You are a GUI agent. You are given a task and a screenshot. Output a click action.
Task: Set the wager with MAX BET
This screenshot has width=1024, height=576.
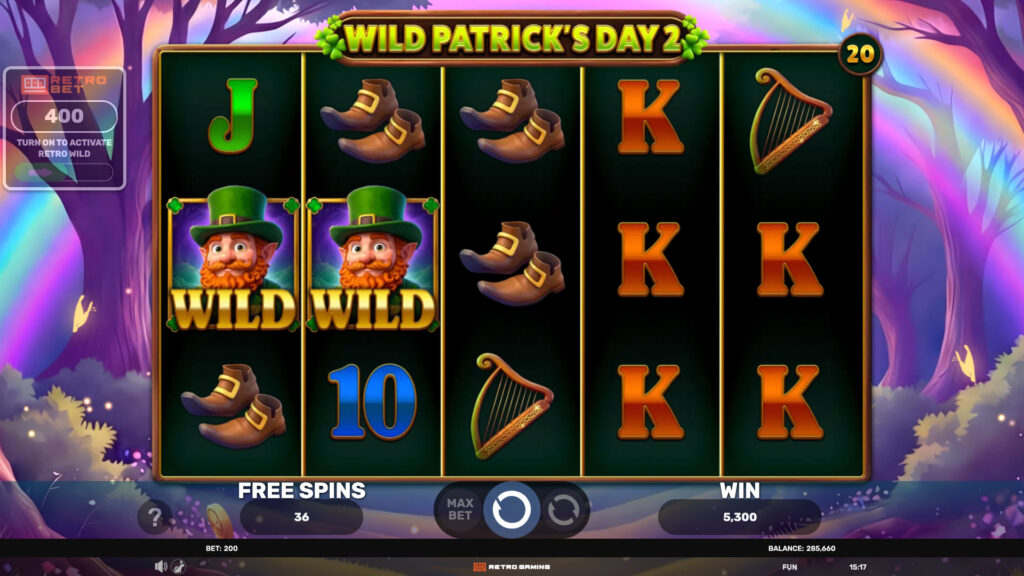click(x=459, y=510)
